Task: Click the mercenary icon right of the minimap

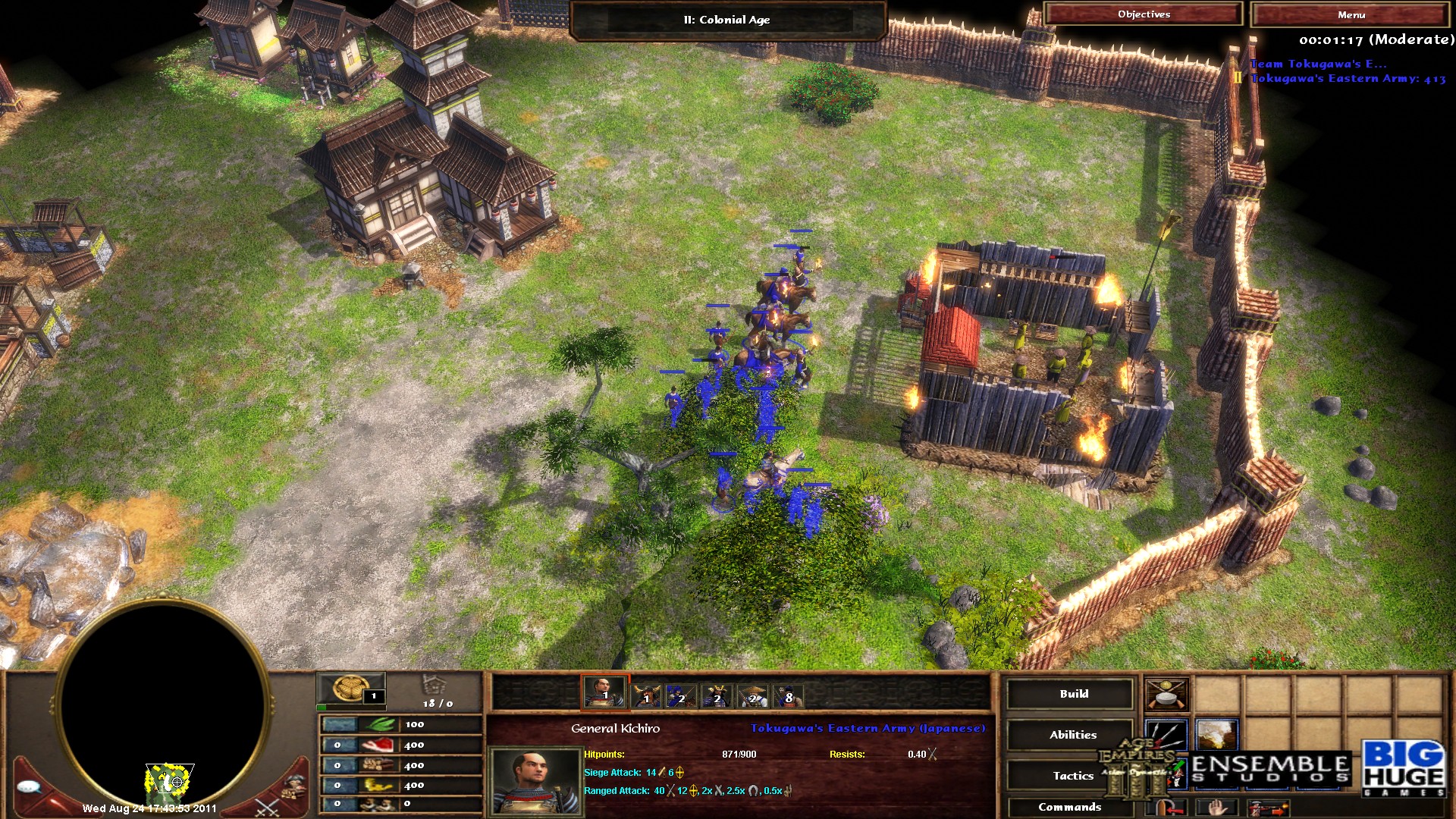Action: coord(294,786)
